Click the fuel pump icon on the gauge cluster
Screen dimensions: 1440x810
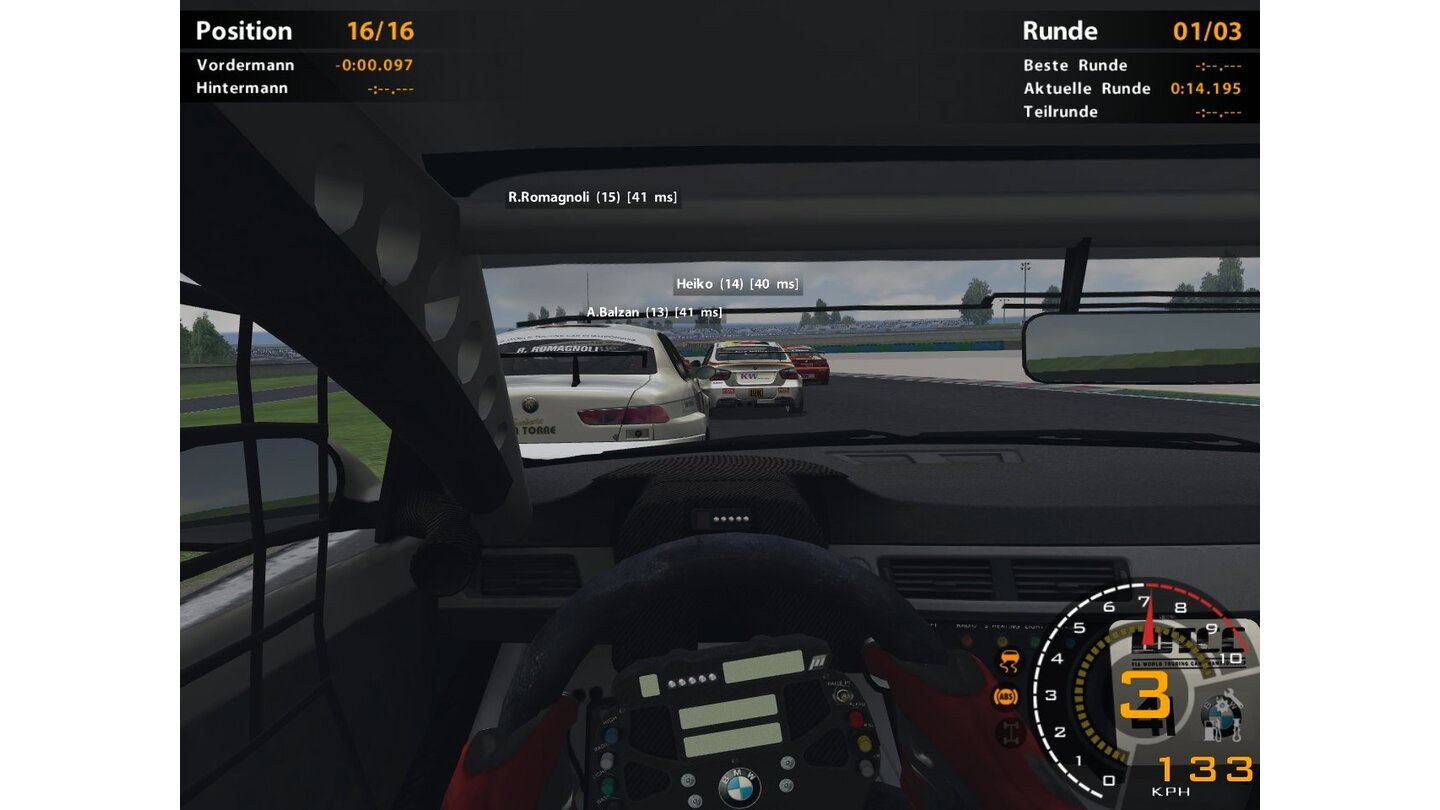(1210, 730)
